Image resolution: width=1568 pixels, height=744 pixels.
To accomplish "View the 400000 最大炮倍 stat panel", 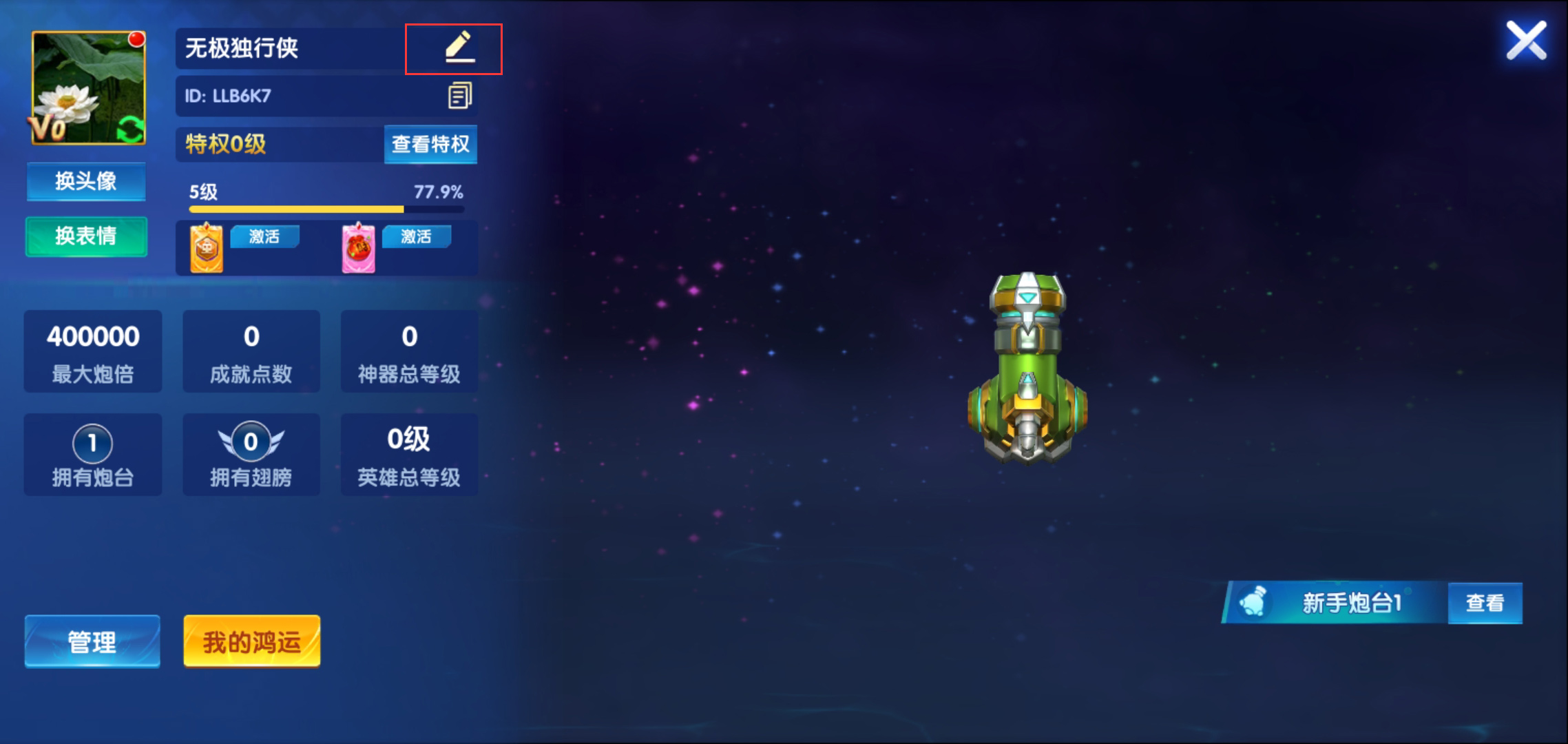I will click(x=92, y=351).
